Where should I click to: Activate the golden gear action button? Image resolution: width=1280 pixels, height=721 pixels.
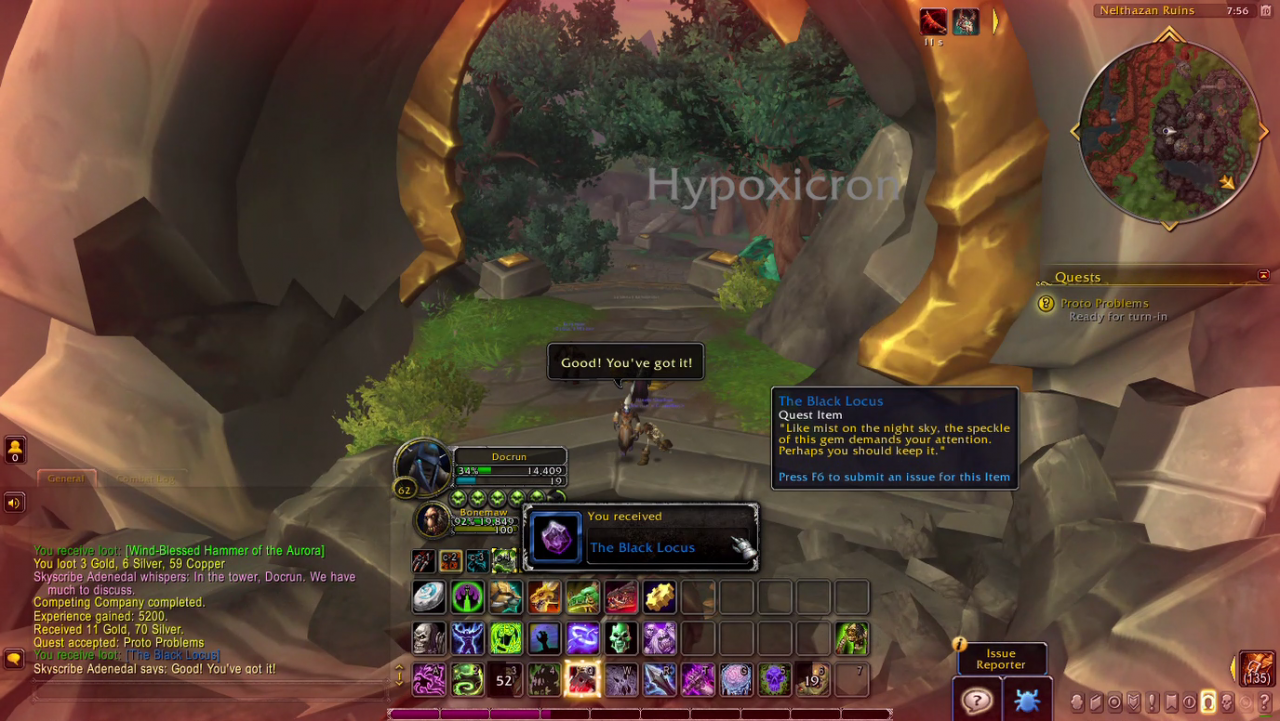pyautogui.click(x=660, y=598)
